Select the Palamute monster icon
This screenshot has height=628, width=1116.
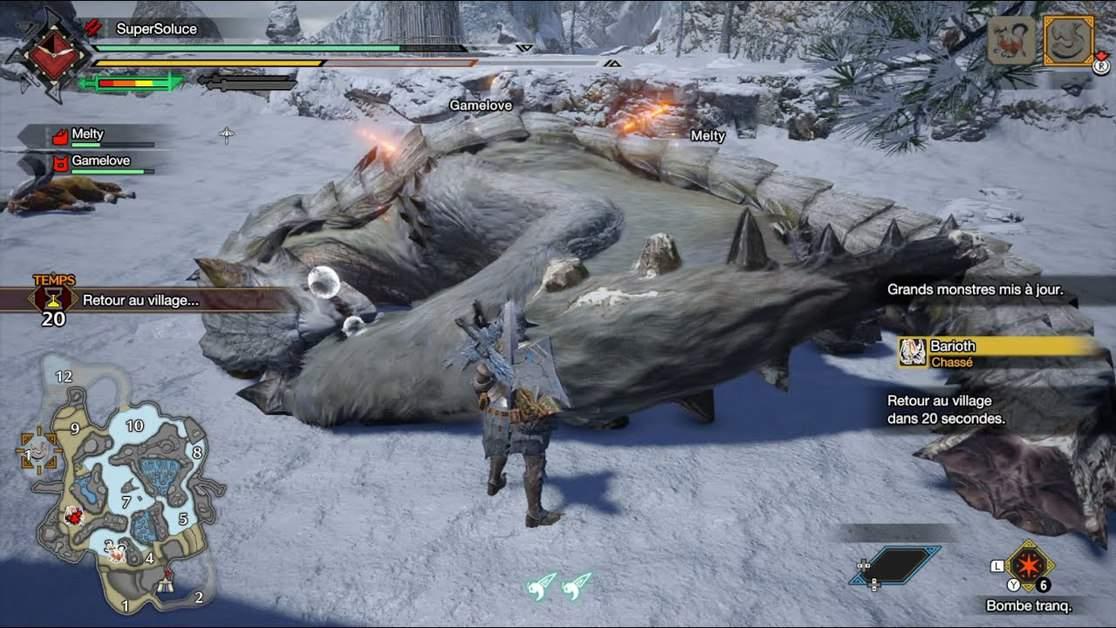(1011, 41)
